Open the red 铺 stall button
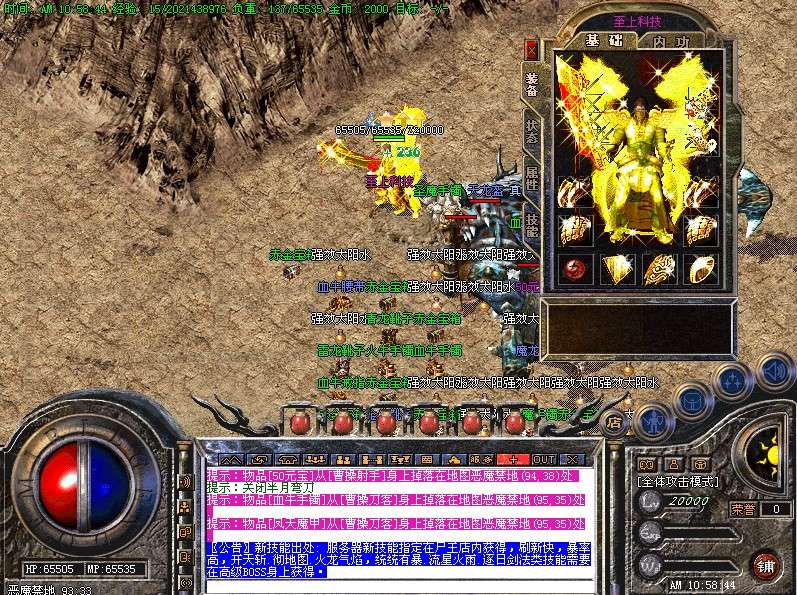This screenshot has height=595, width=797. click(x=765, y=564)
